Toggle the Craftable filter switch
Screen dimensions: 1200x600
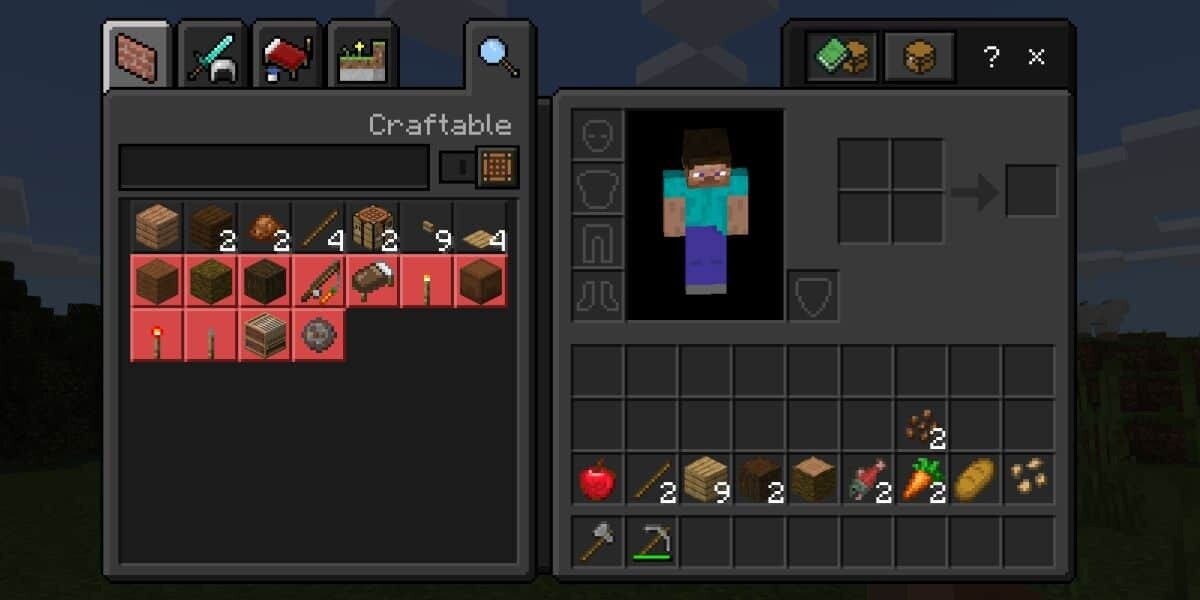457,167
